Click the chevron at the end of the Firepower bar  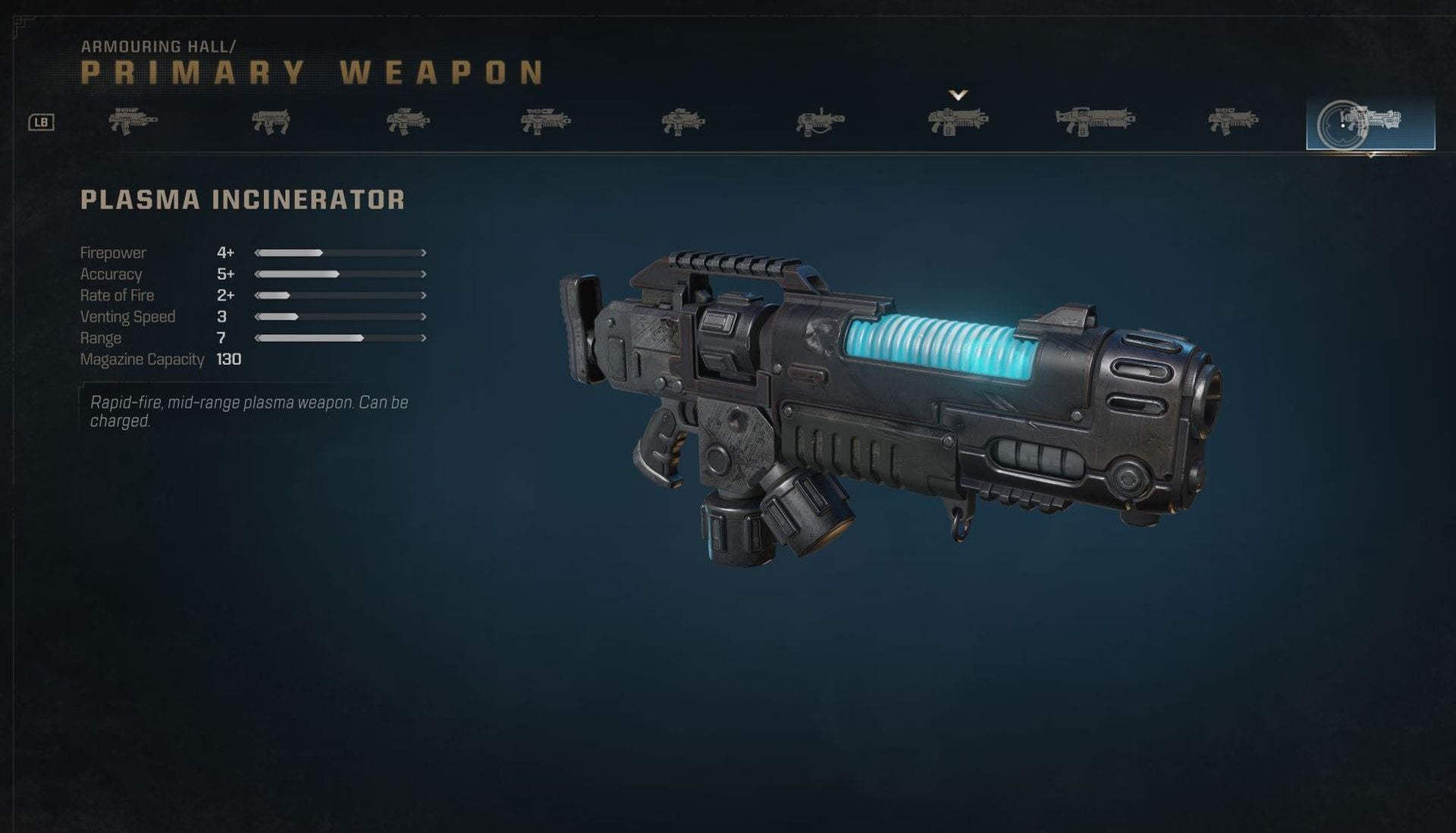click(422, 253)
